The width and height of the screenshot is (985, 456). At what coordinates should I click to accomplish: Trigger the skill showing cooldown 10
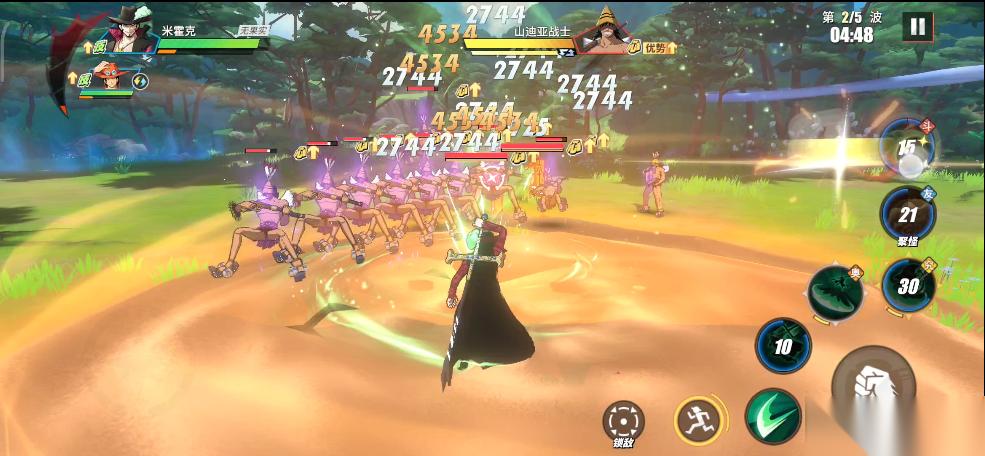coord(783,346)
